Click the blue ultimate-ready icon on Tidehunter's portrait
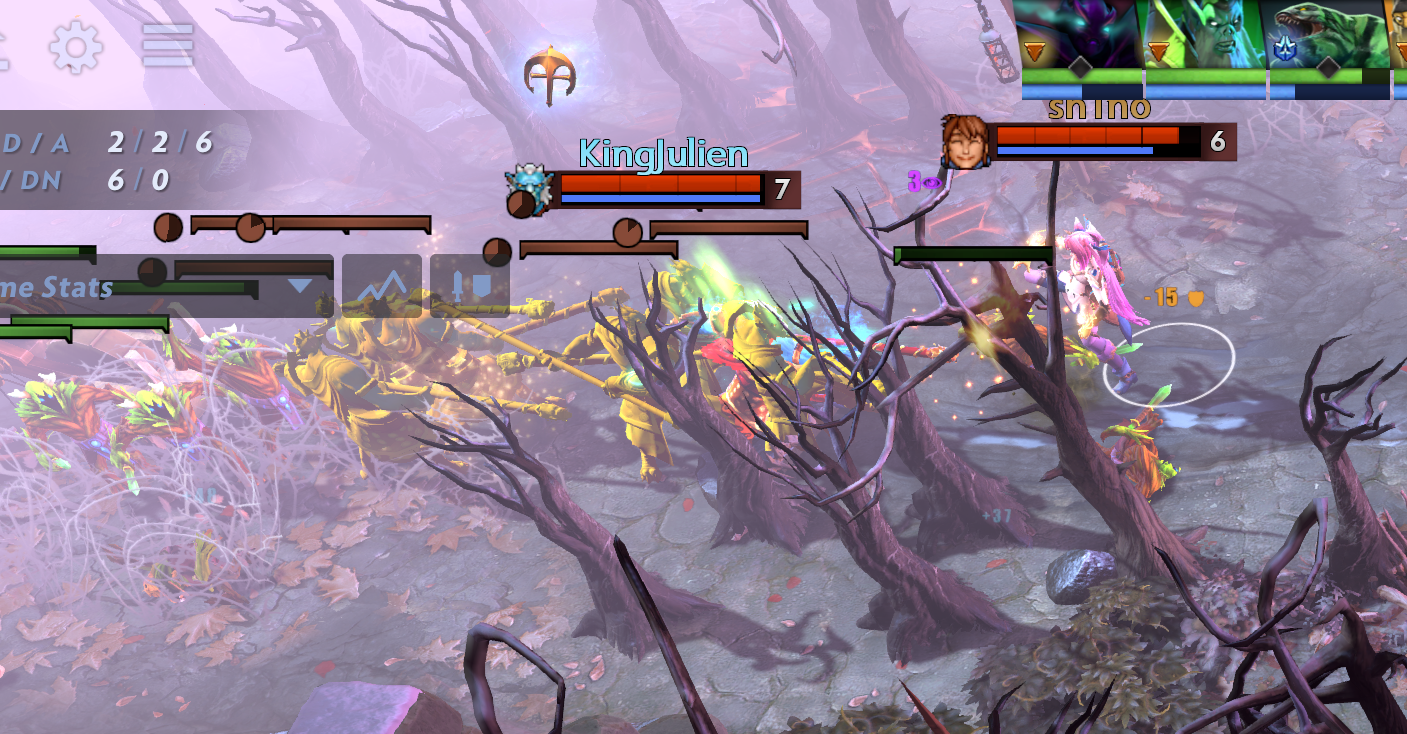Screen dimensions: 1407x734 click(x=1285, y=48)
